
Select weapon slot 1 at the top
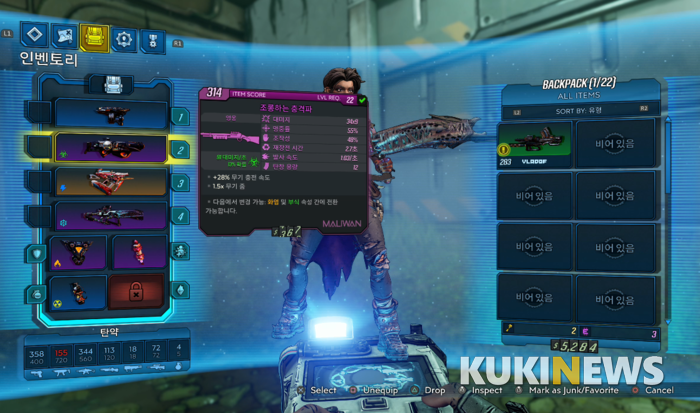click(110, 114)
